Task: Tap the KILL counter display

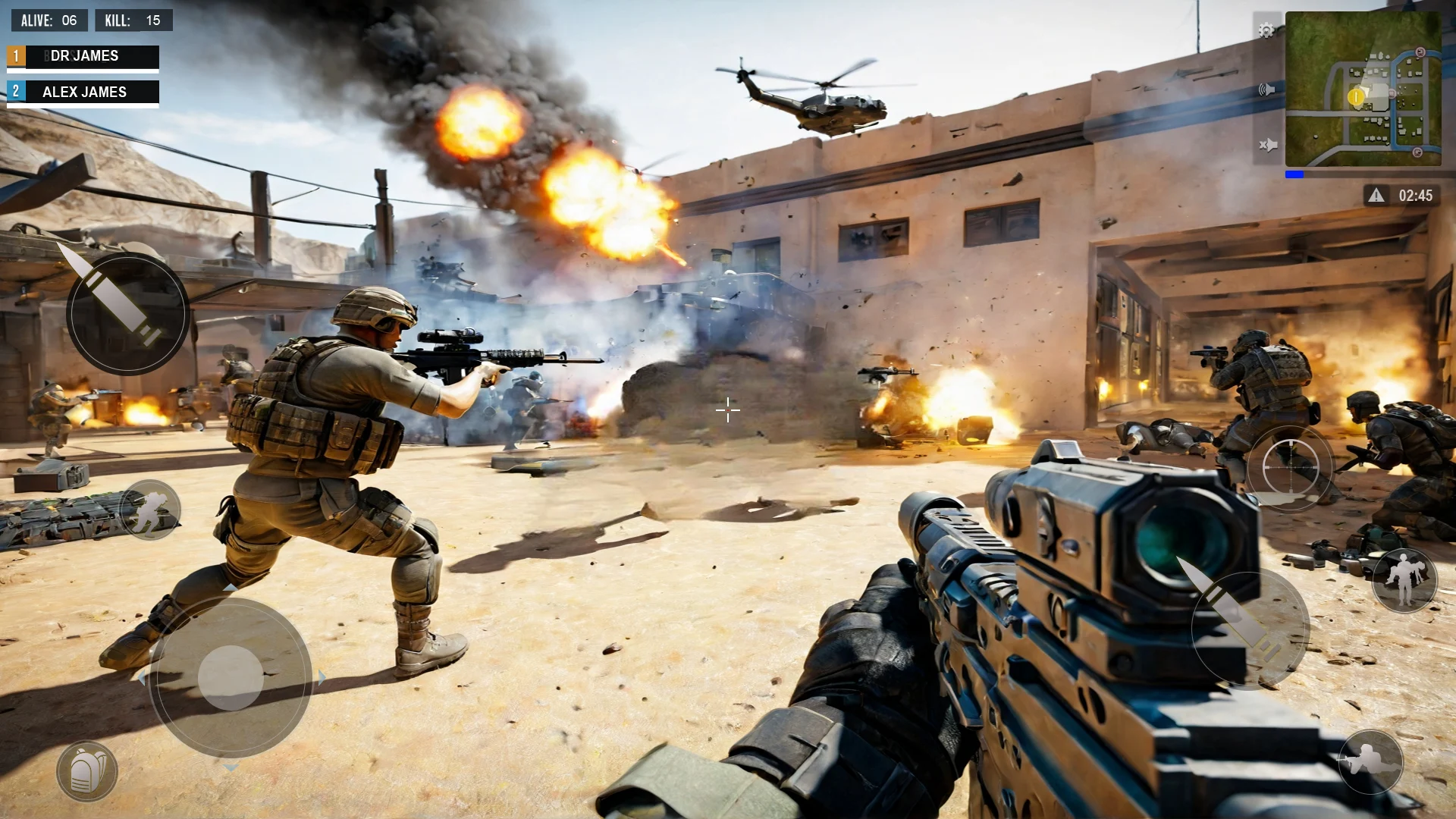Action: 133,20
